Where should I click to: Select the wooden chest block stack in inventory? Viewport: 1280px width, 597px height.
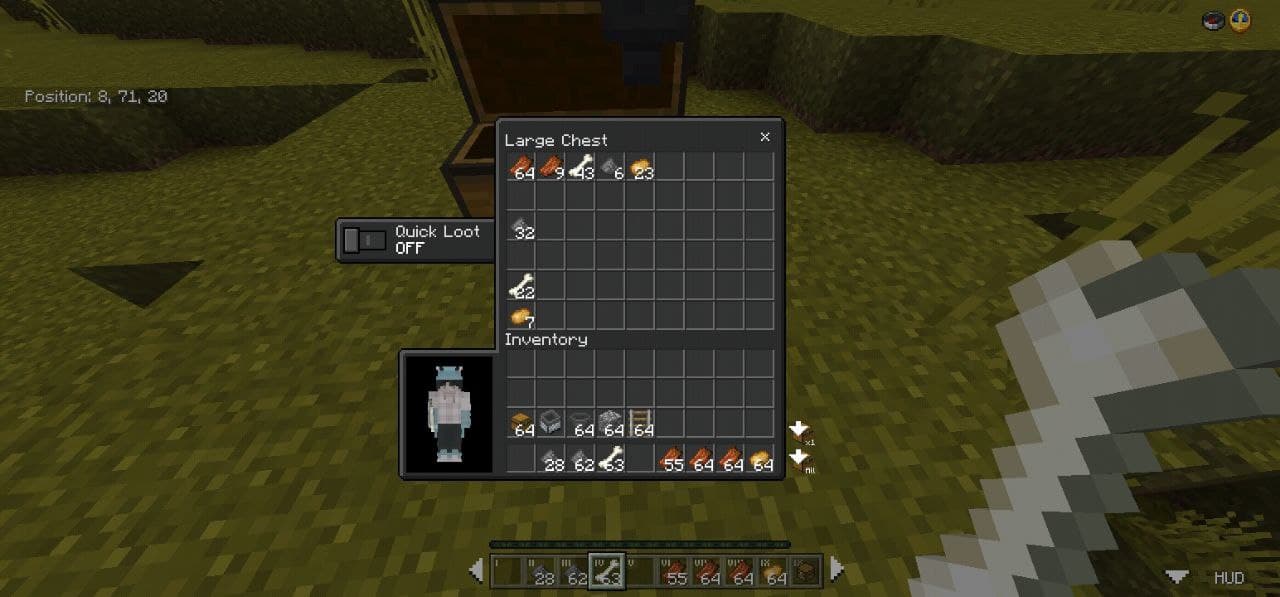coord(521,424)
